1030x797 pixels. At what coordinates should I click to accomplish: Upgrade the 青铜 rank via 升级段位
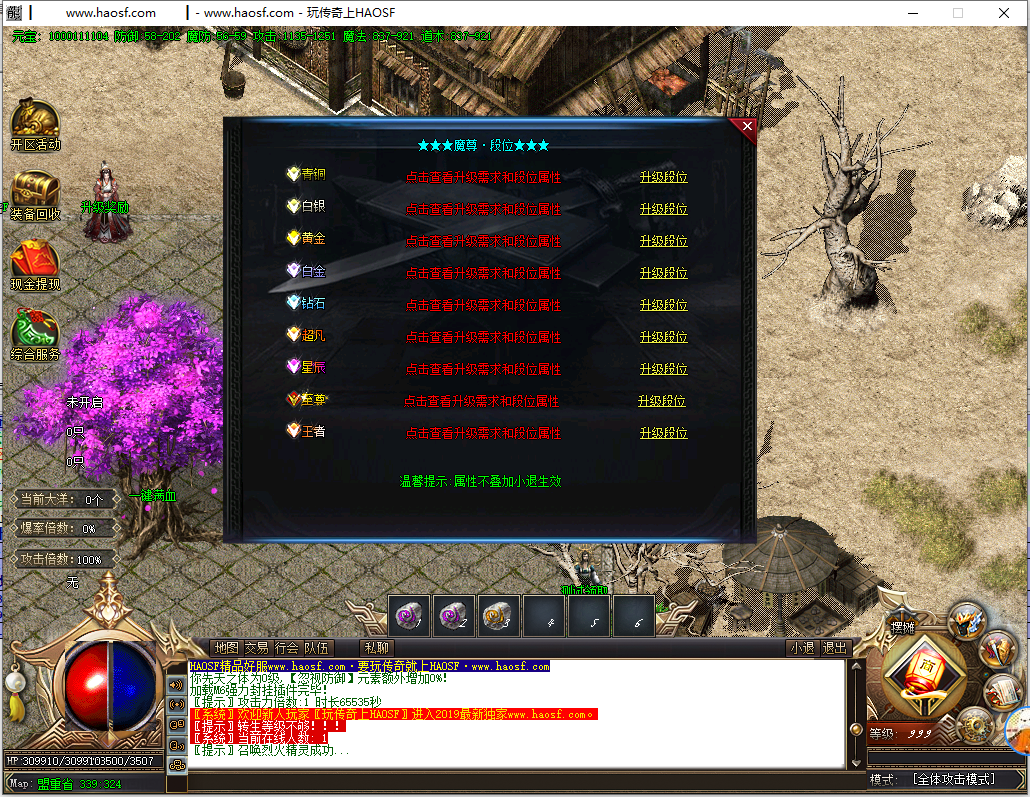click(663, 178)
